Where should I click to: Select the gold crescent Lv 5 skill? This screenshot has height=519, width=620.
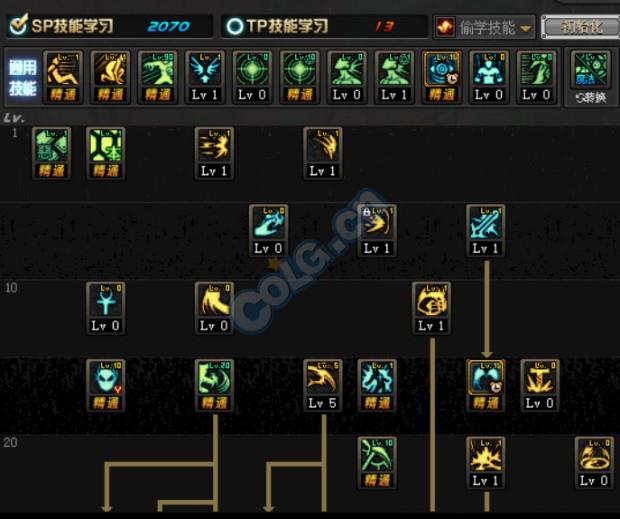pos(322,384)
